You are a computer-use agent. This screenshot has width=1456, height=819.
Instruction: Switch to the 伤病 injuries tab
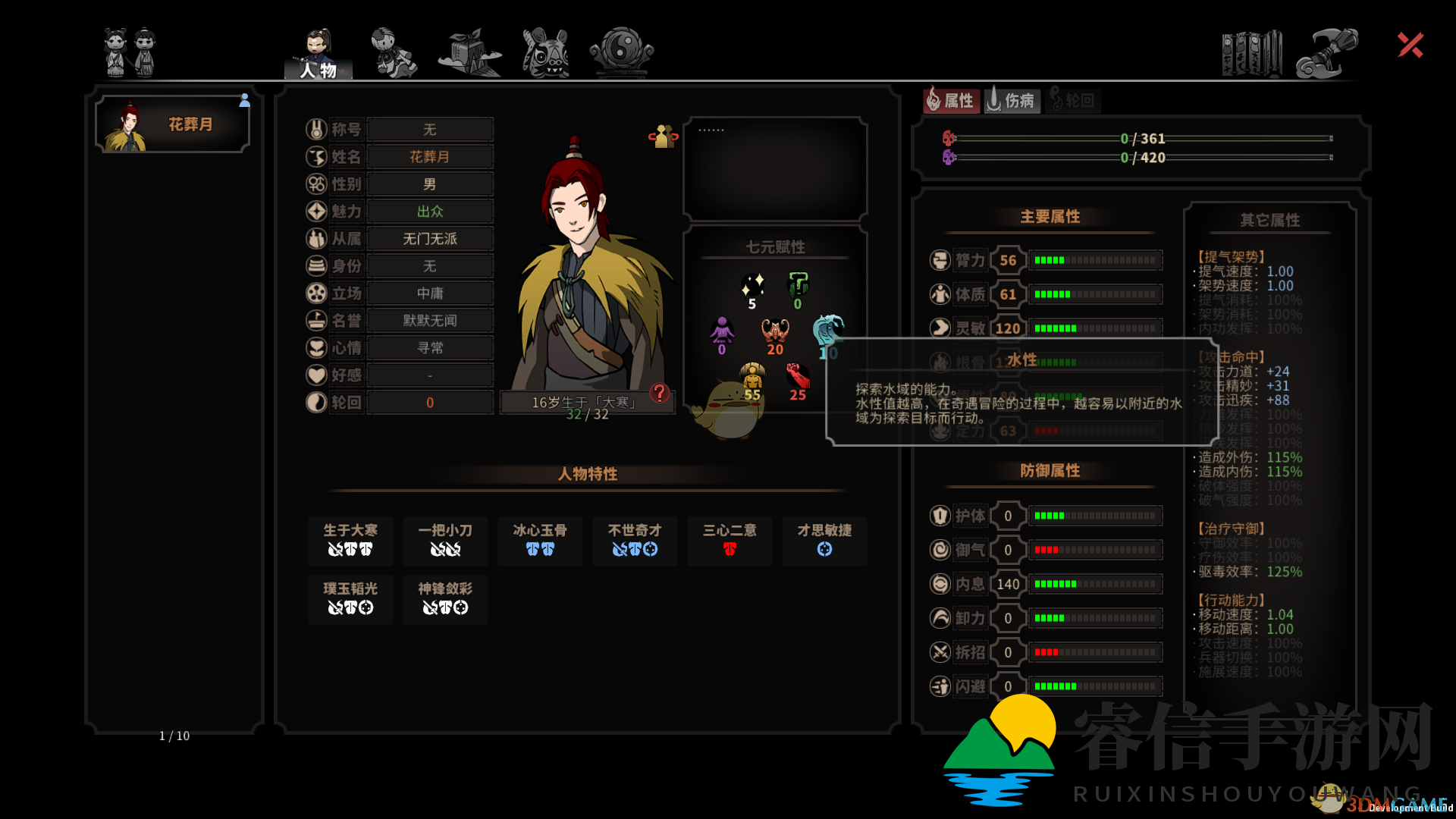(1012, 100)
